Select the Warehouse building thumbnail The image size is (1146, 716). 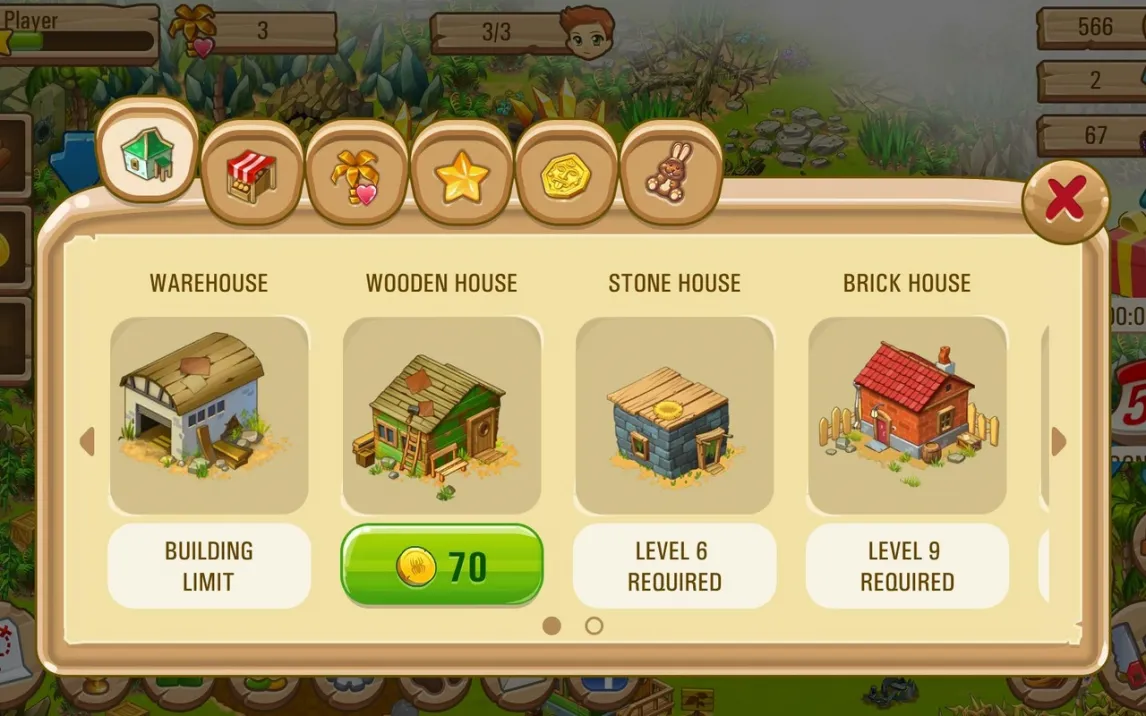point(209,415)
